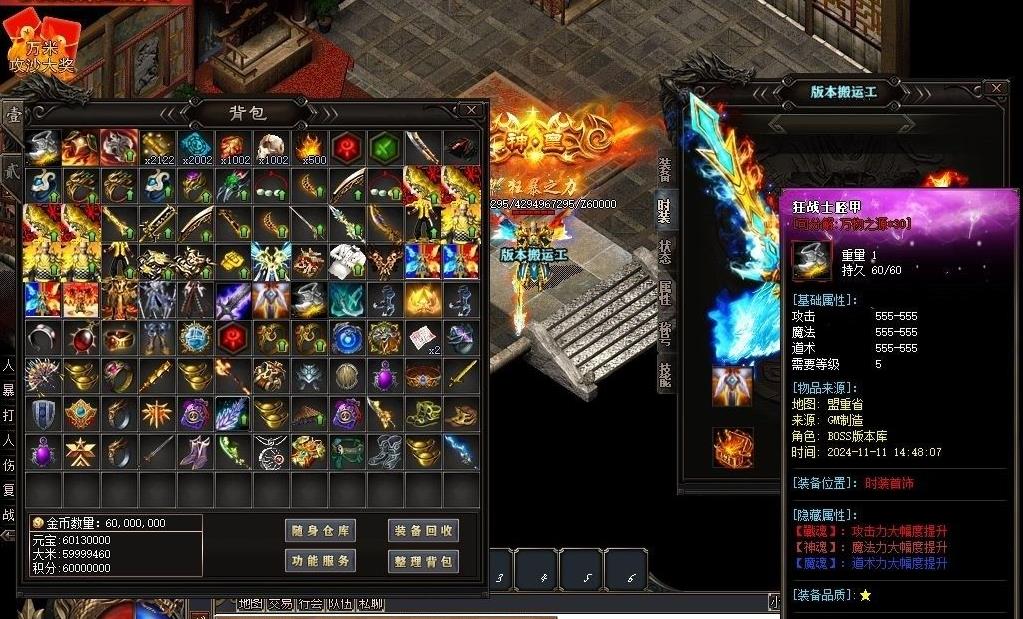
Task: Open the 随身仓库 portable warehouse
Action: (x=320, y=530)
